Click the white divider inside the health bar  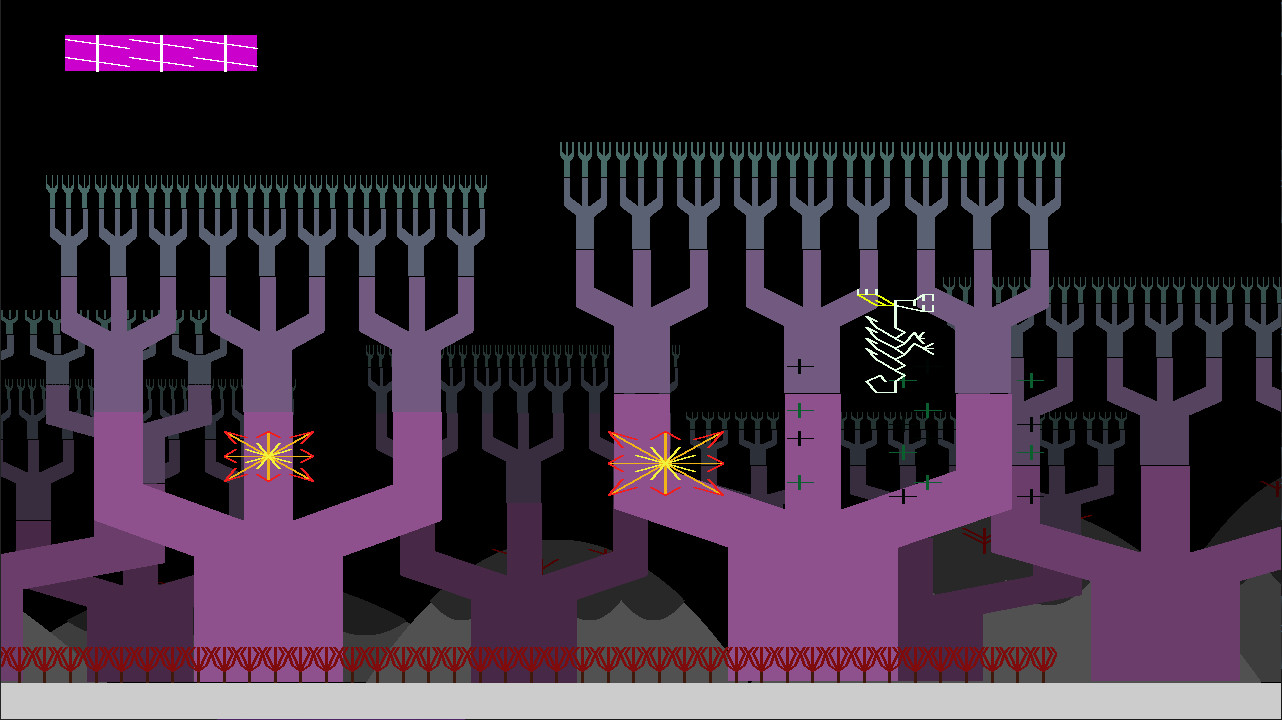tap(158, 55)
